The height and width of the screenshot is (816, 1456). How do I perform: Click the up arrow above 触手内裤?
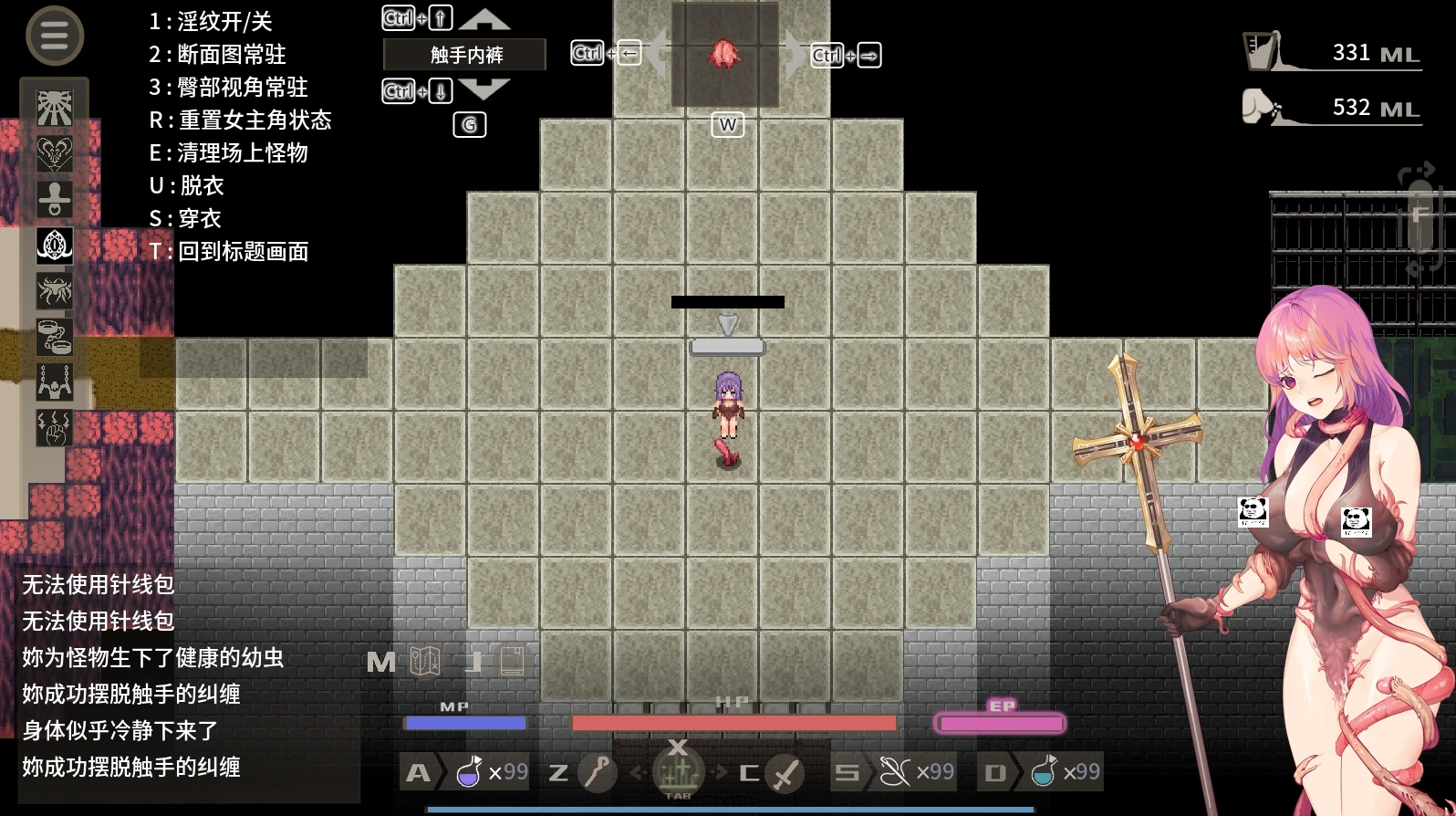pyautogui.click(x=484, y=19)
